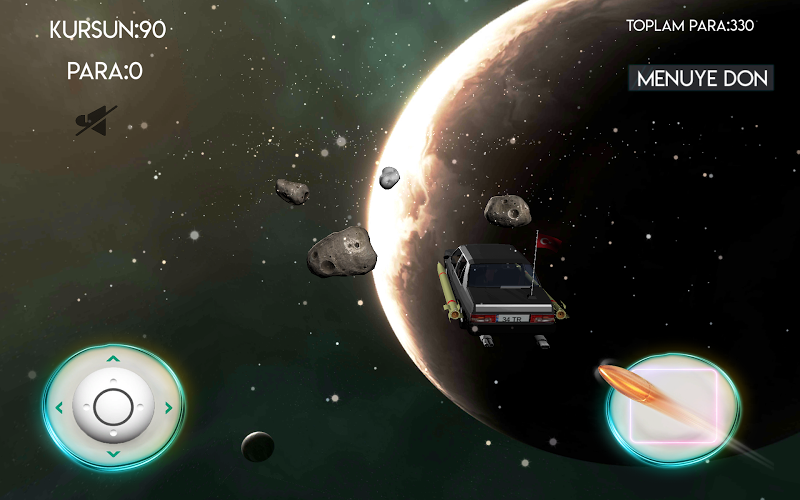Steer with the joystick's right arrow

(167, 407)
